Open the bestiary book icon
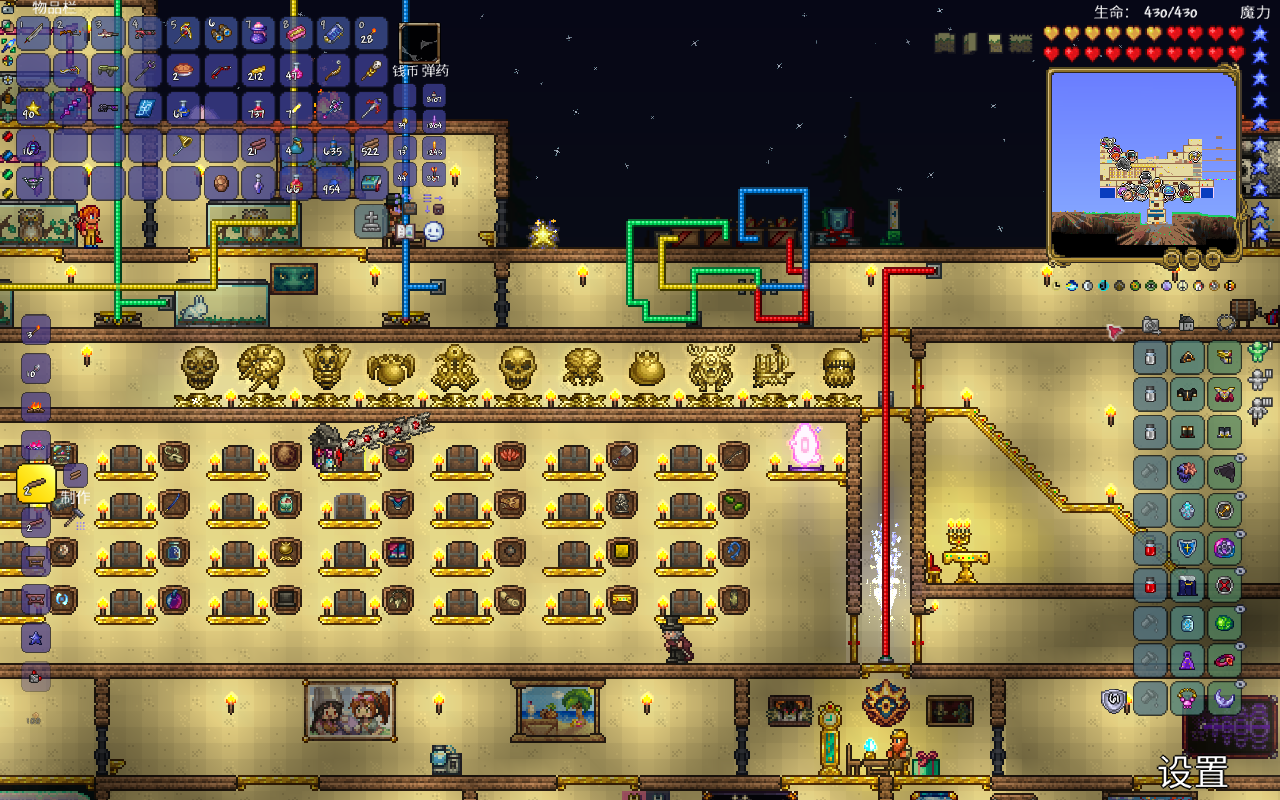This screenshot has height=800, width=1280. (405, 231)
